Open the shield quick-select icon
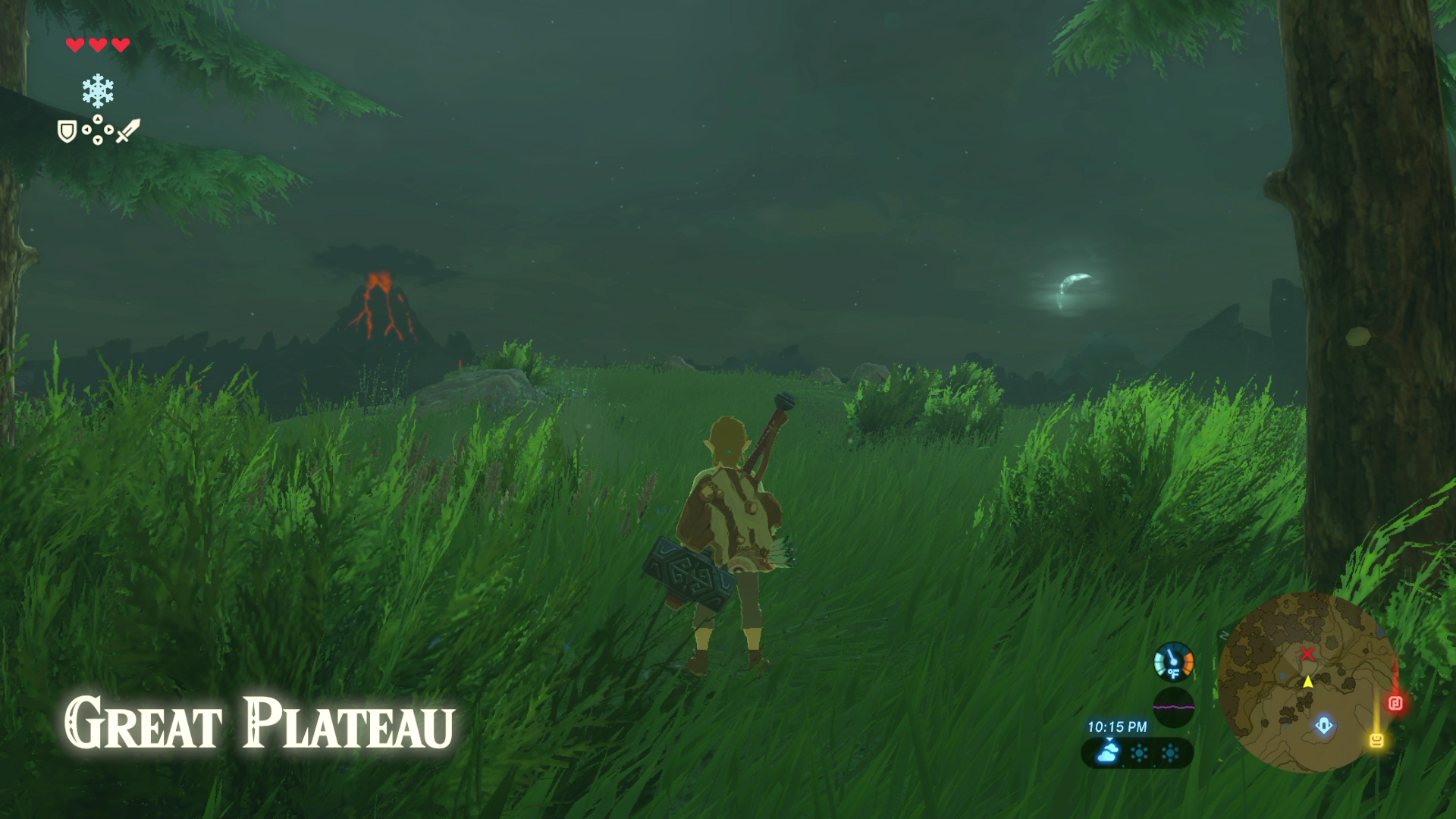Image resolution: width=1456 pixels, height=819 pixels. pos(67,132)
